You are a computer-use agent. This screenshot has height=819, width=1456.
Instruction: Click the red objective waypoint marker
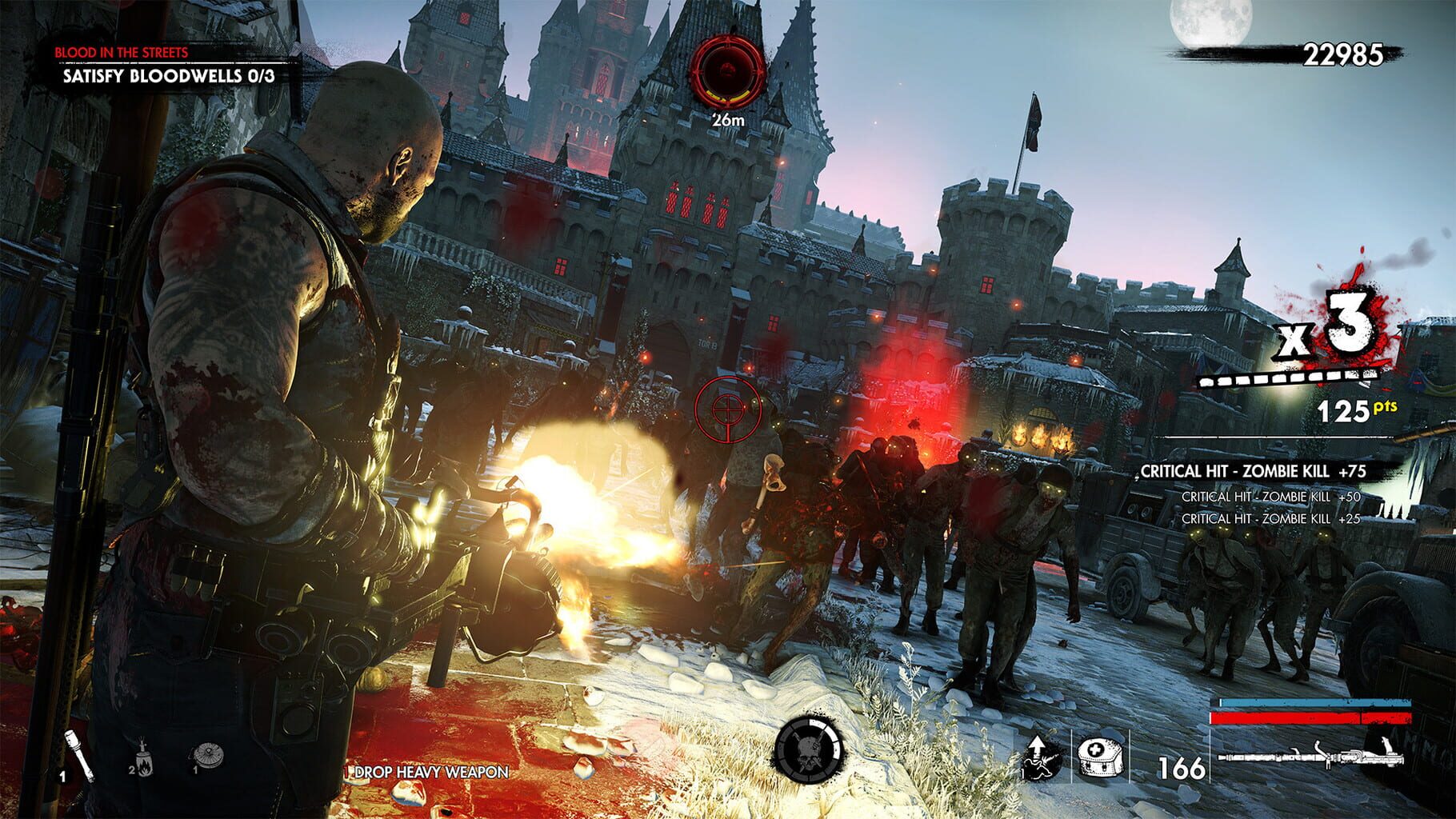(x=730, y=72)
